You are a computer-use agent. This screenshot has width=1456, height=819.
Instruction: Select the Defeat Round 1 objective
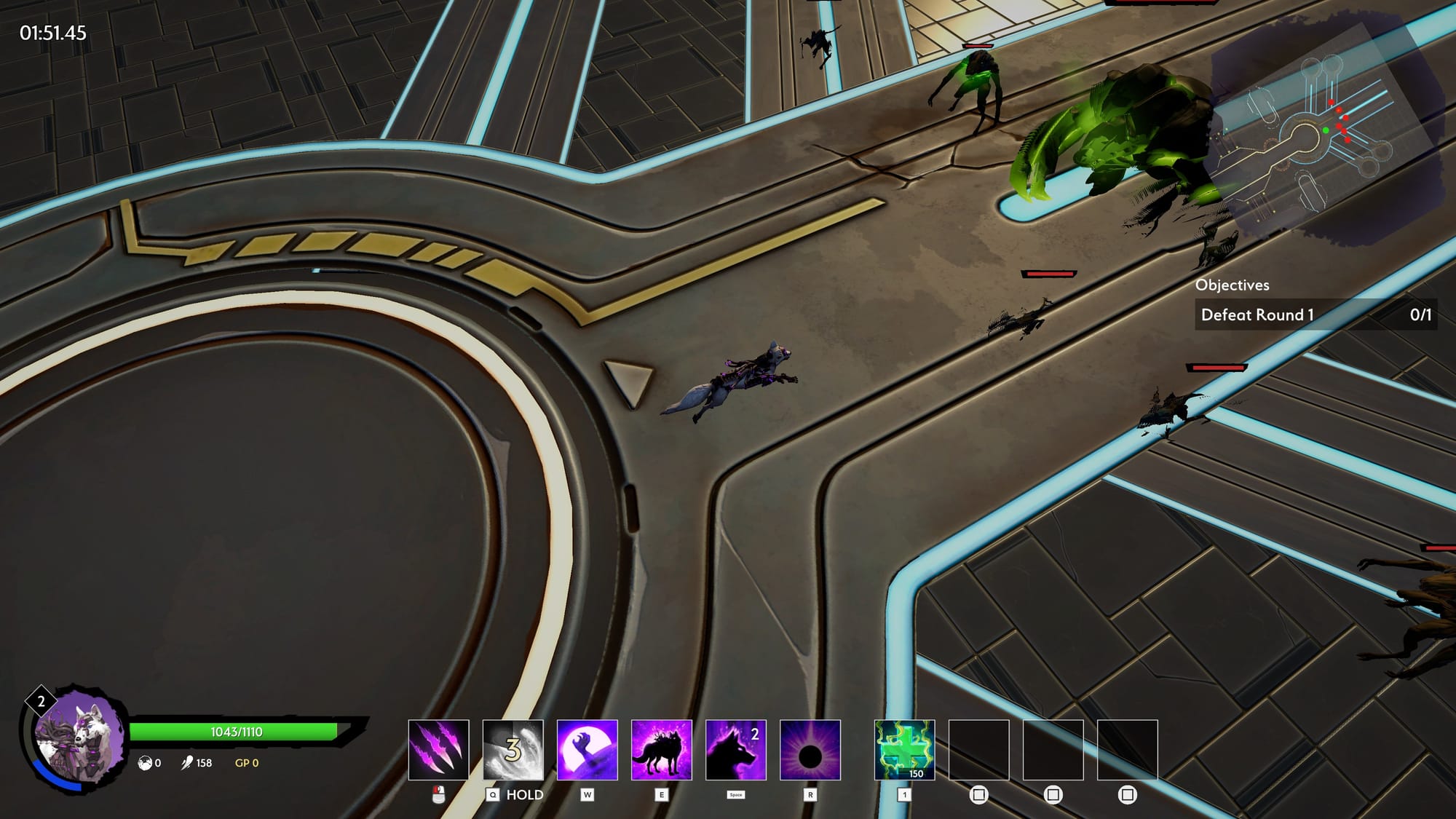coord(1315,314)
